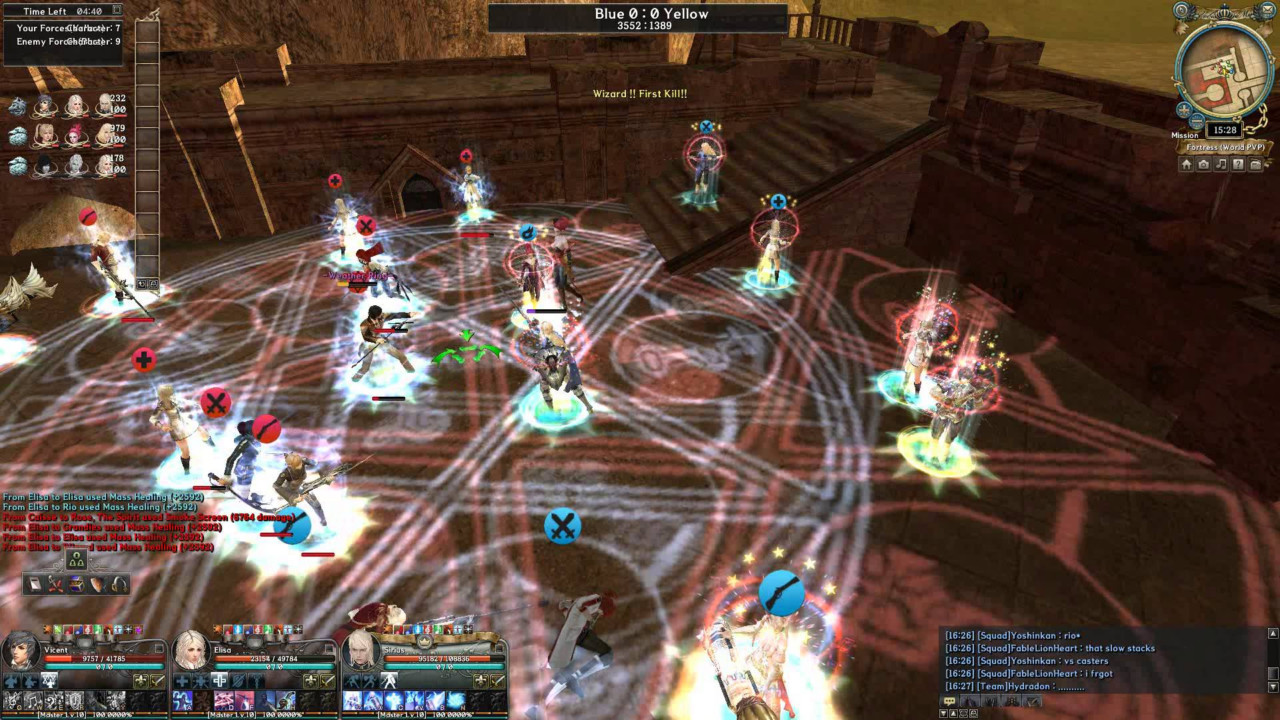Open the headphones support icon
1280x720 pixels.
118,585
